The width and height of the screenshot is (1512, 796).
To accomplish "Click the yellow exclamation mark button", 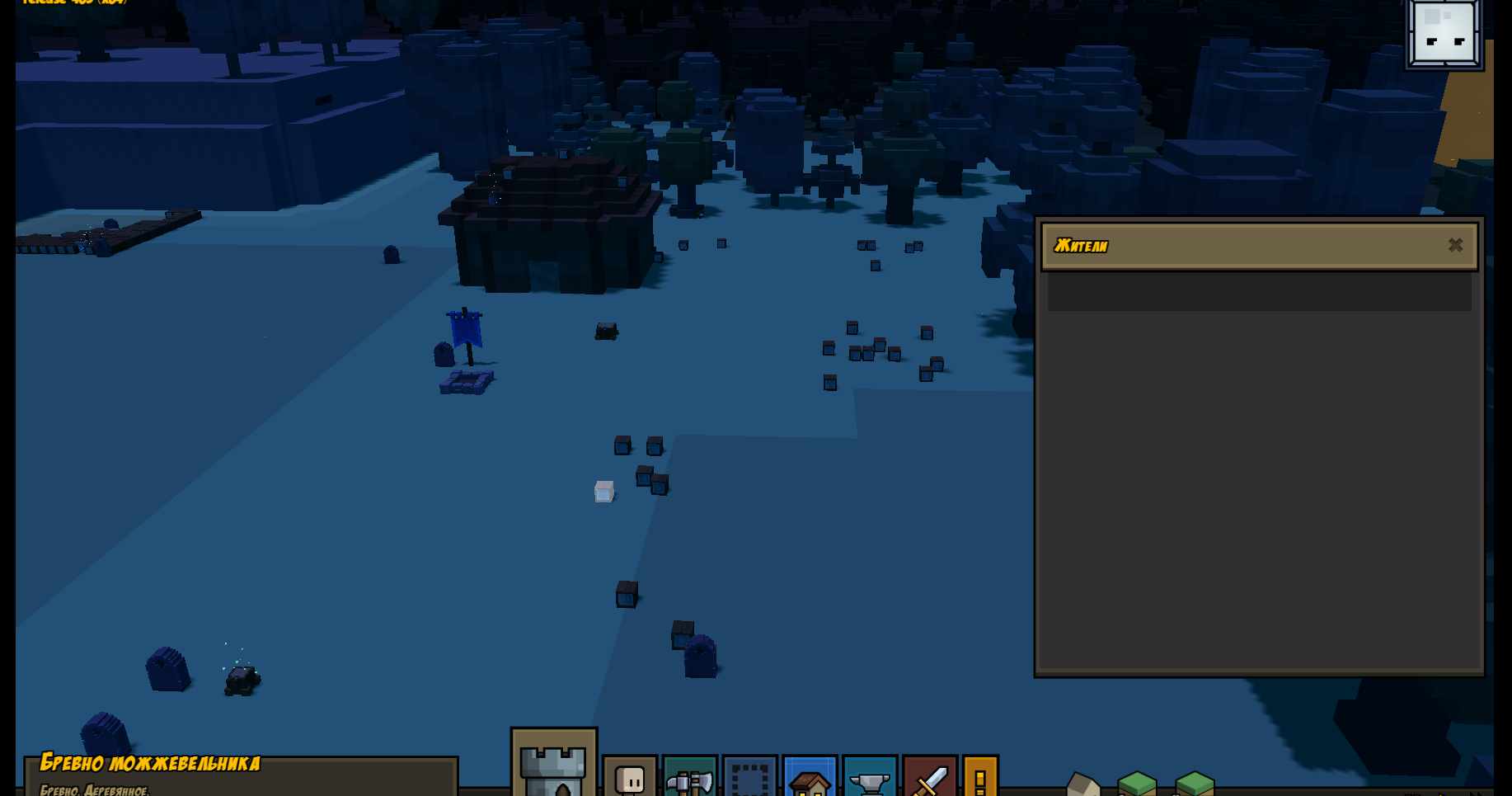I will (x=980, y=778).
